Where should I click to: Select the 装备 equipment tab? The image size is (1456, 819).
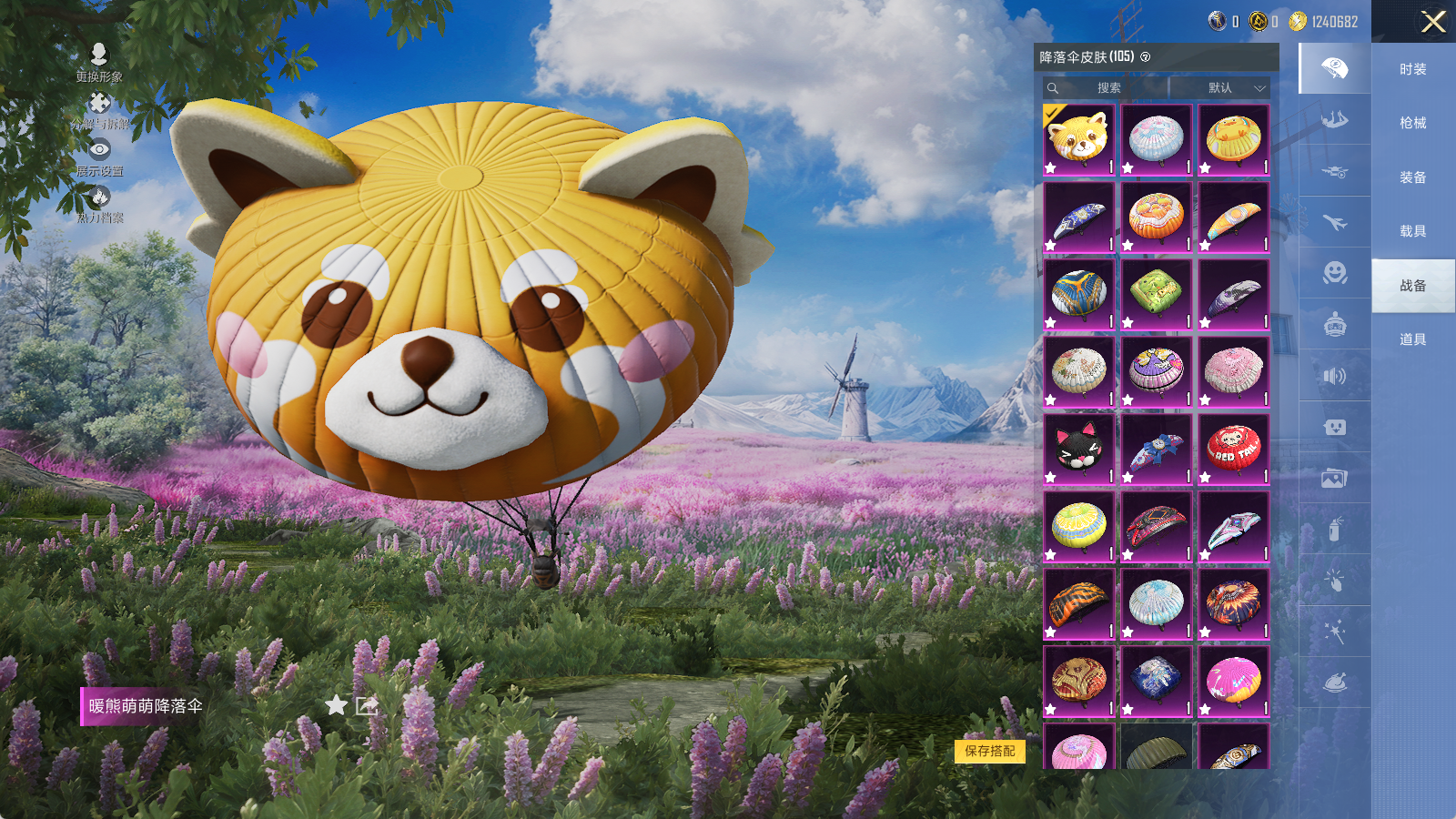pos(1412,177)
